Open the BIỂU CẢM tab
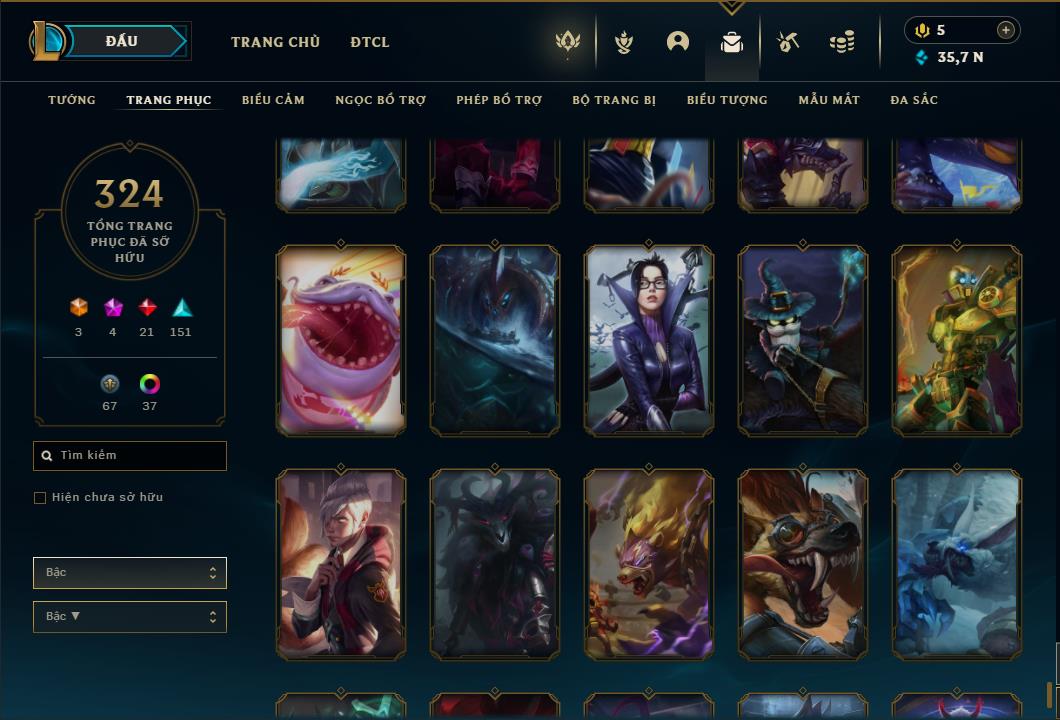The width and height of the screenshot is (1060, 720). click(273, 100)
